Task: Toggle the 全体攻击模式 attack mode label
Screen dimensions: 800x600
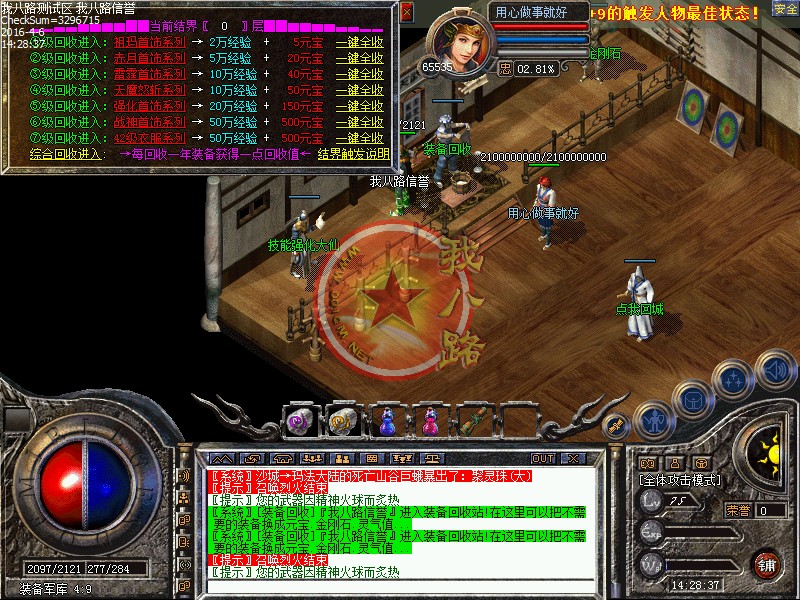Action: click(680, 480)
